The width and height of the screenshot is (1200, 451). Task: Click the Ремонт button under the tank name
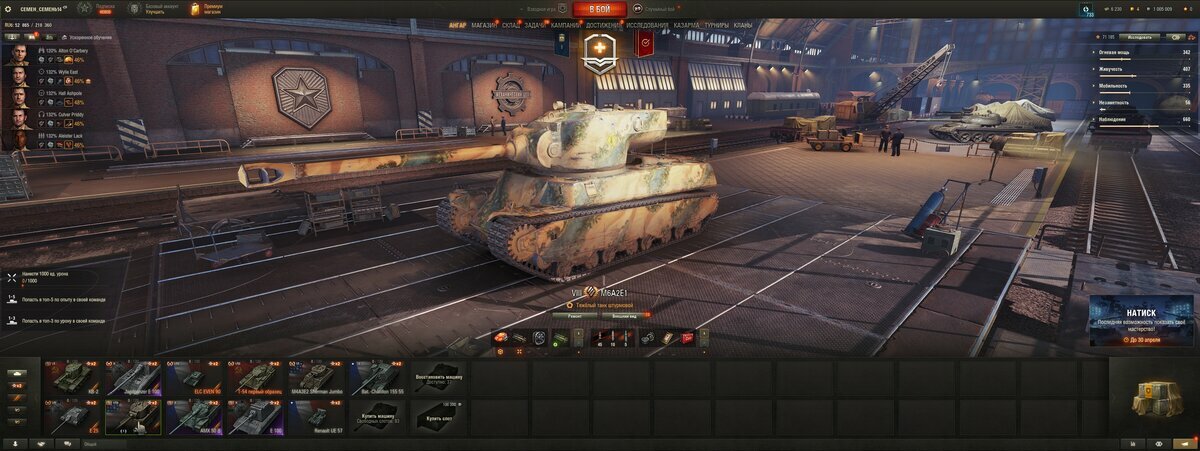[576, 315]
